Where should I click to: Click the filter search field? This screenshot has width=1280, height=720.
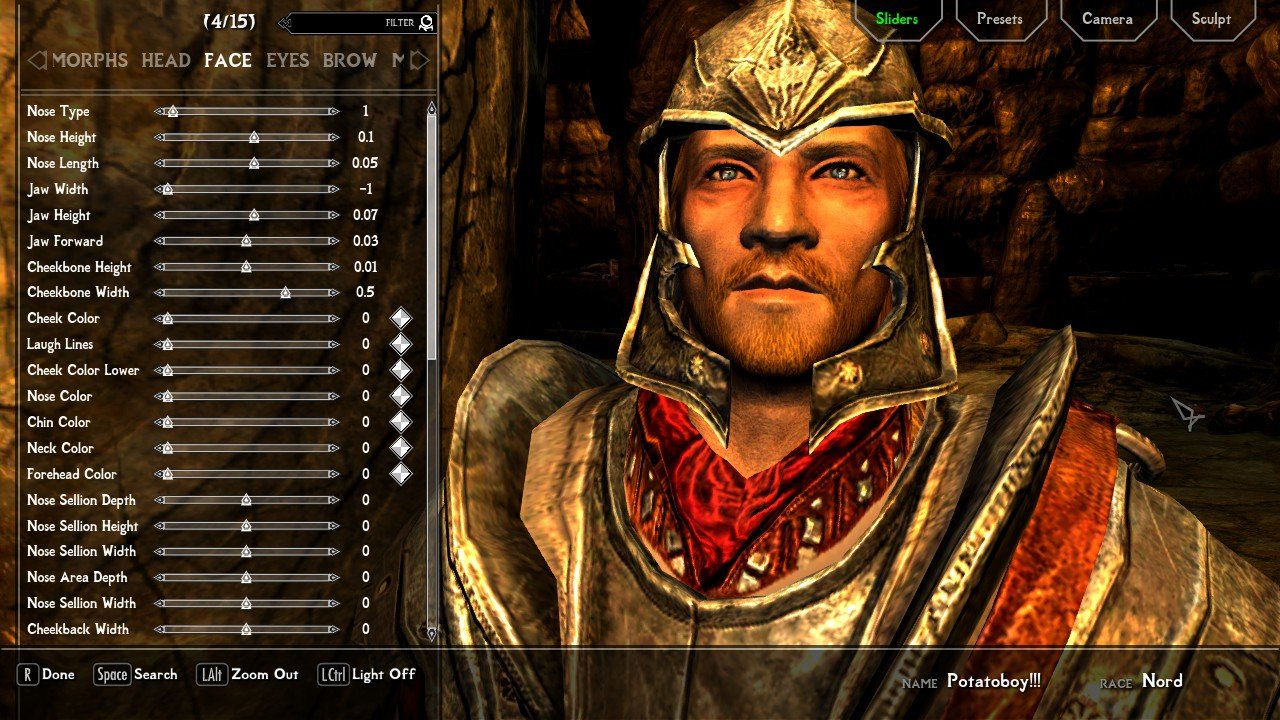(350, 22)
